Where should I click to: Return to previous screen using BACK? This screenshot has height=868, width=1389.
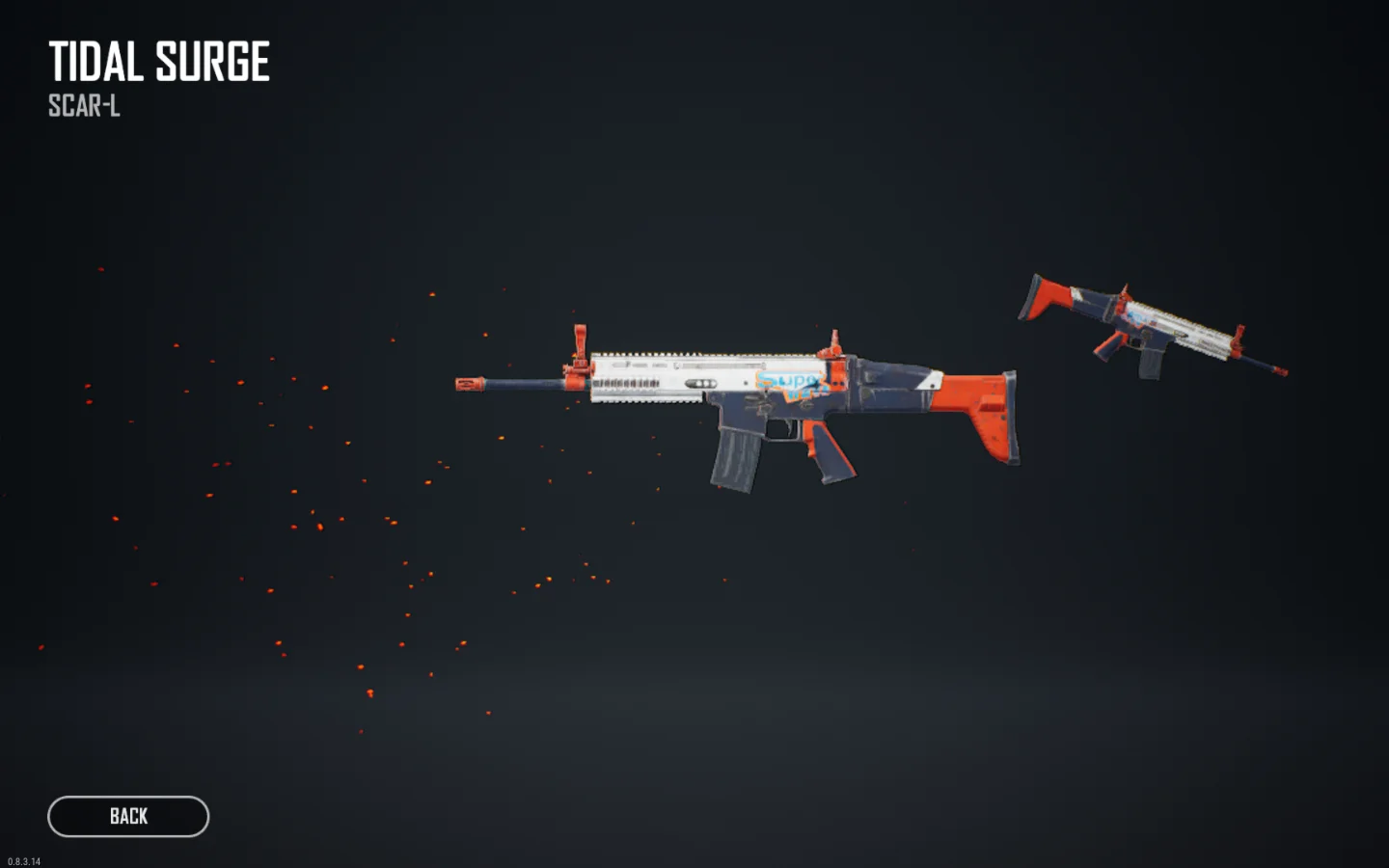point(126,816)
